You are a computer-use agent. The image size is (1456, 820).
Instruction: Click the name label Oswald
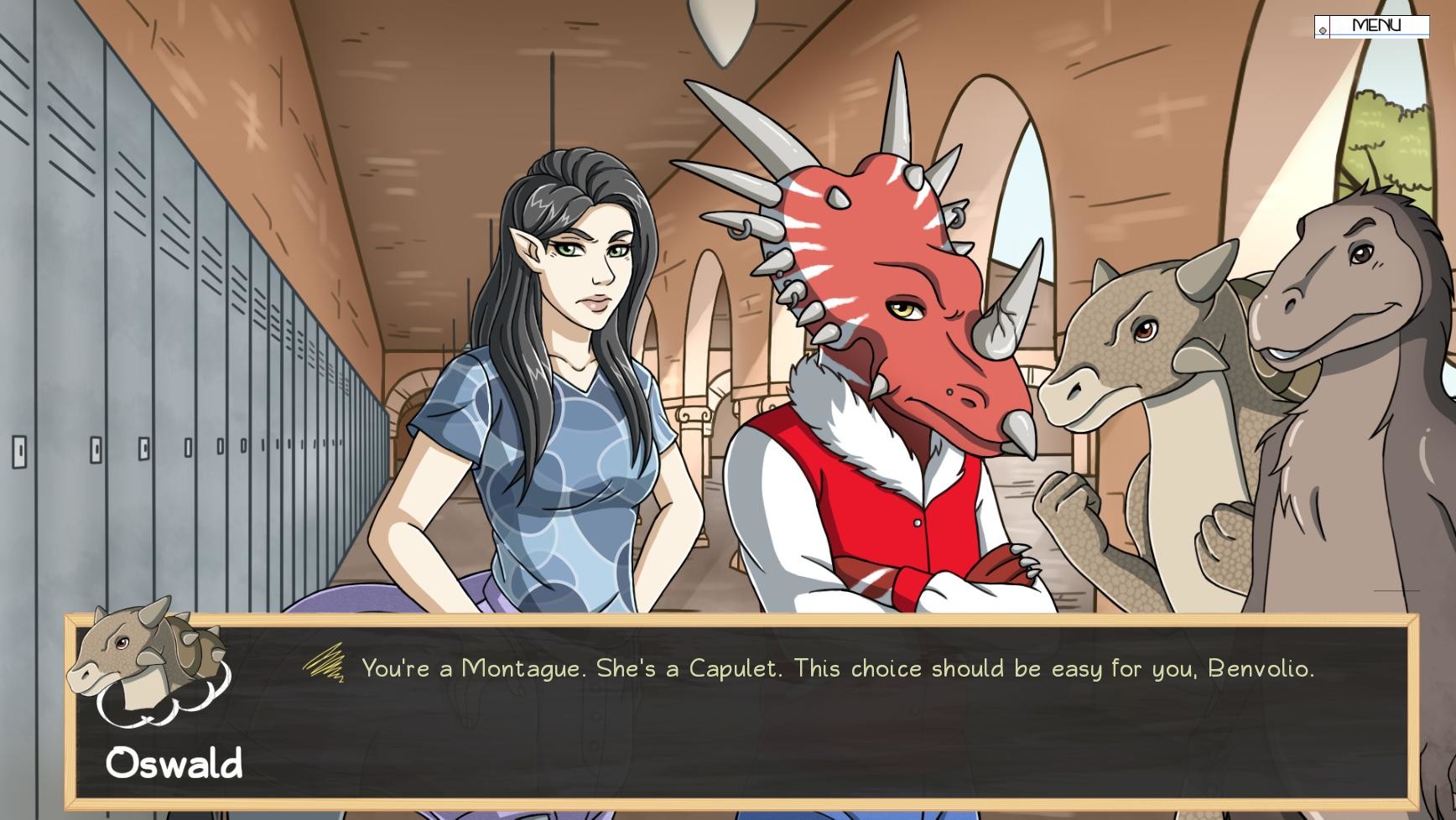point(174,761)
